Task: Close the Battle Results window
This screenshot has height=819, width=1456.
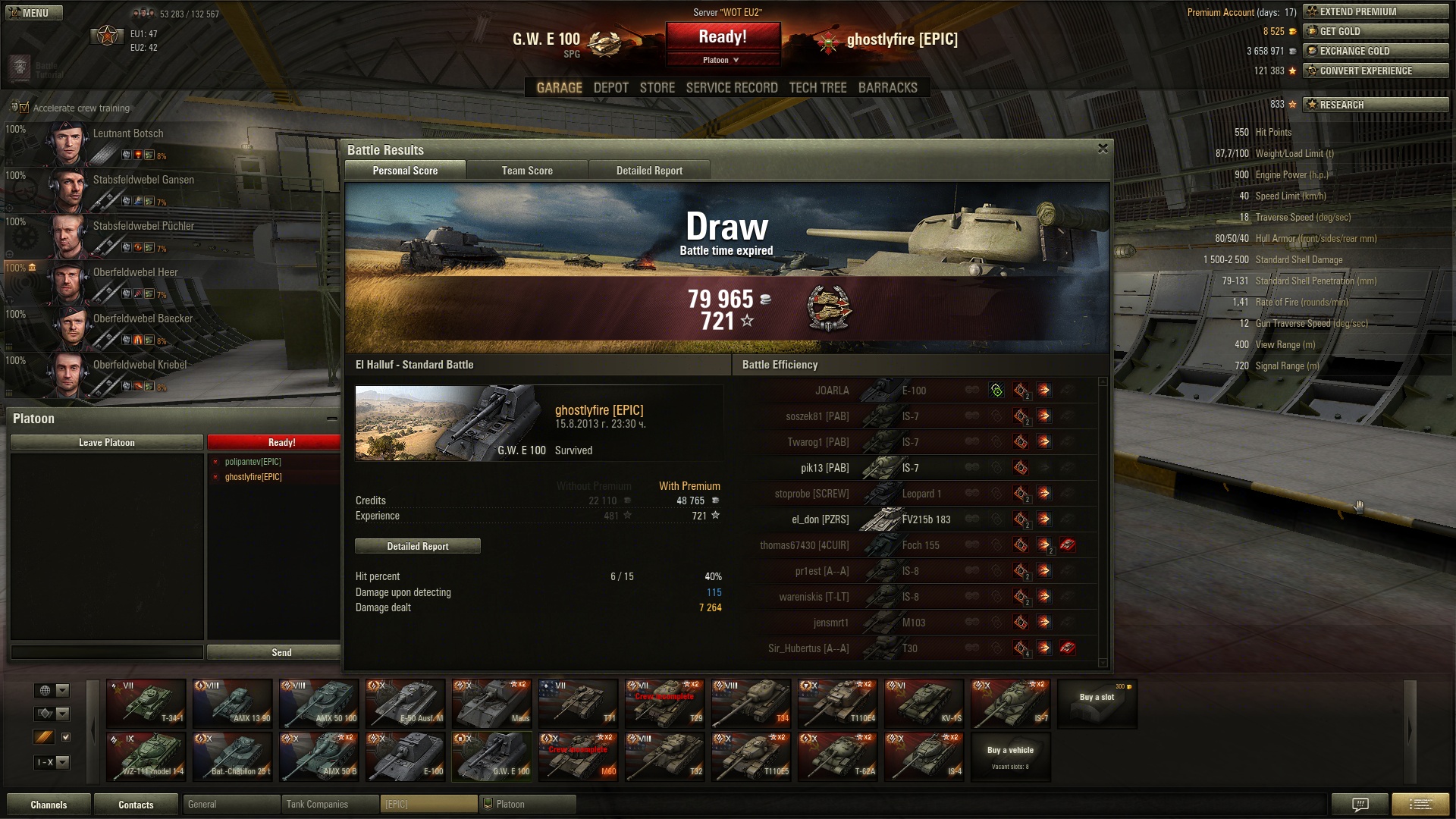Action: click(1103, 149)
